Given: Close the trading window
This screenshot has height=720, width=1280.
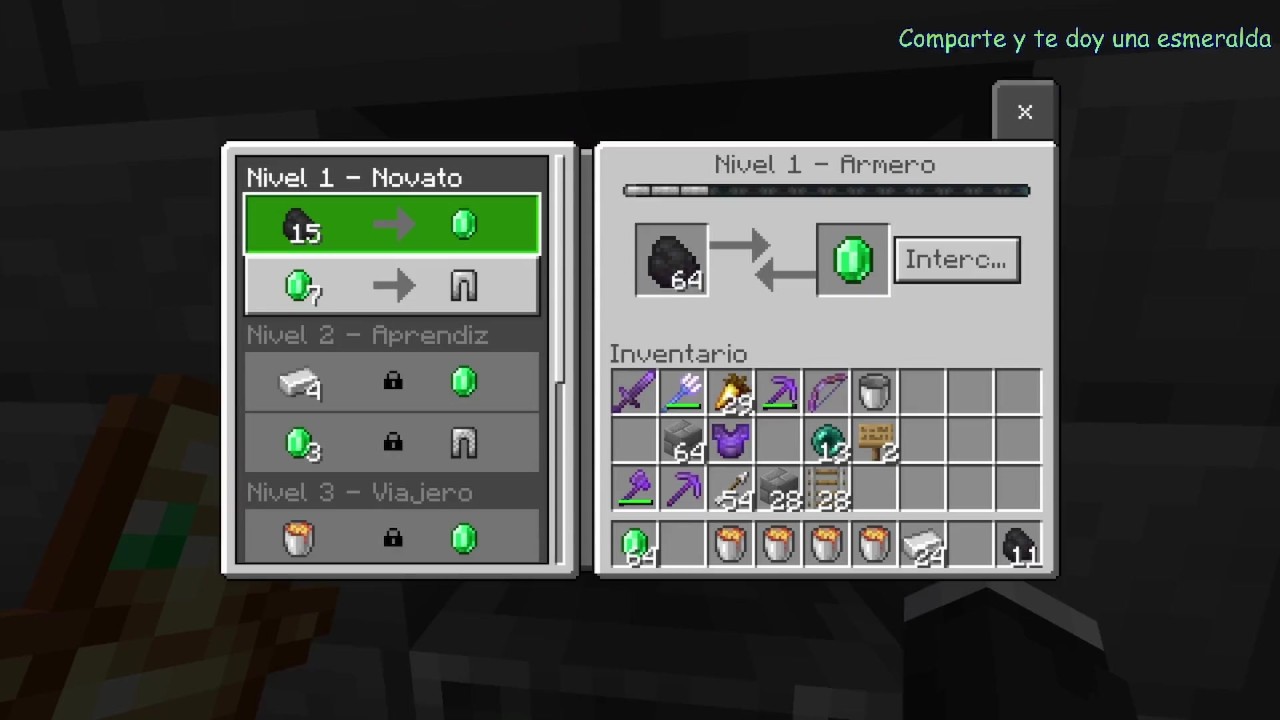Looking at the screenshot, I should pyautogui.click(x=1024, y=112).
